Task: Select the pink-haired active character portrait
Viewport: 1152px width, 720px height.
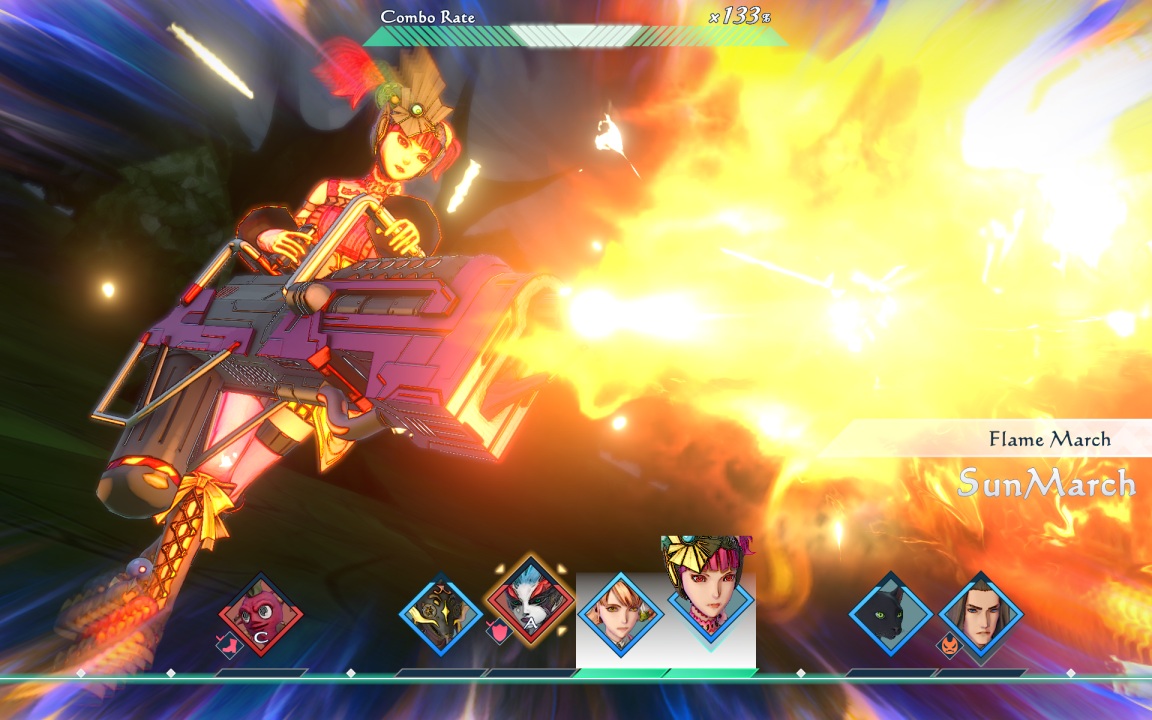Action: (710, 592)
